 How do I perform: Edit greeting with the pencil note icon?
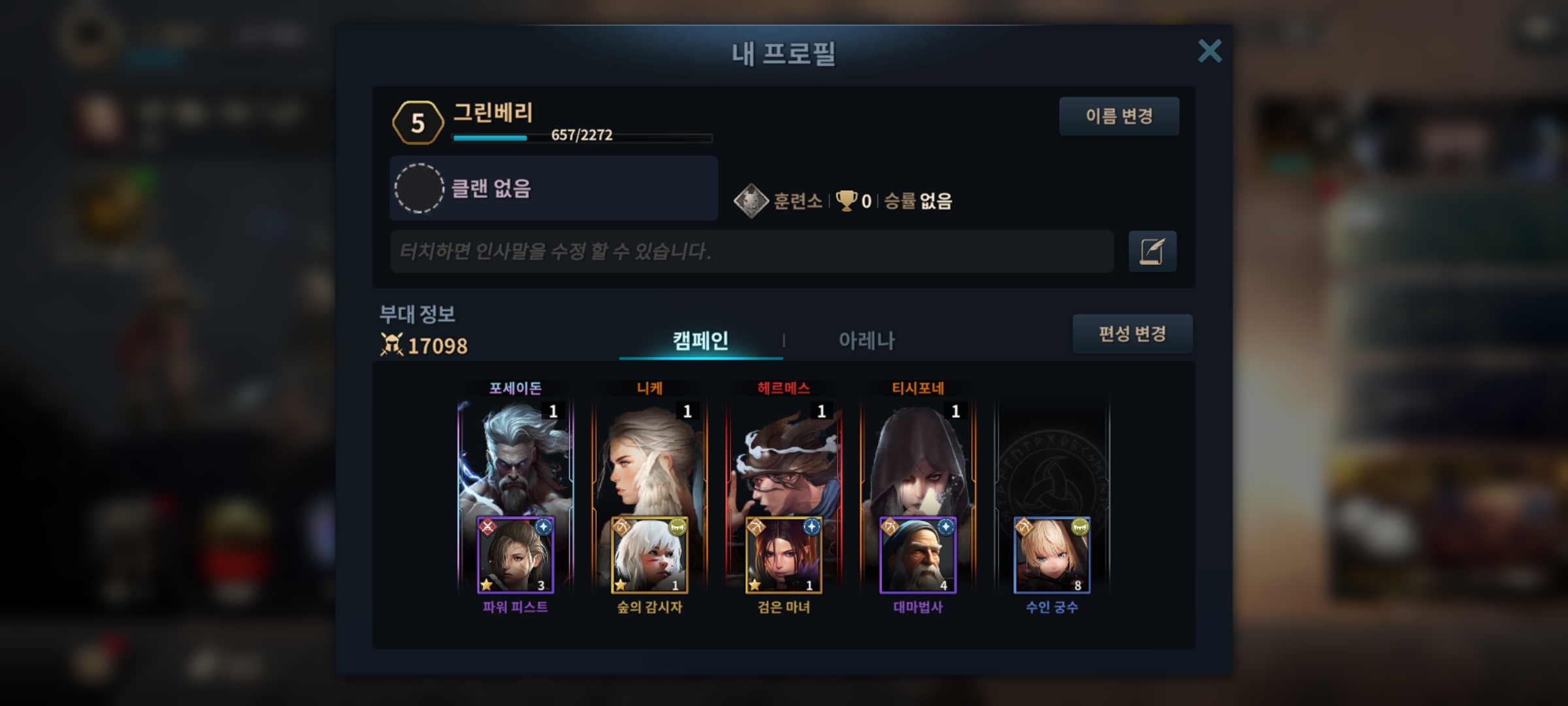click(x=1152, y=252)
